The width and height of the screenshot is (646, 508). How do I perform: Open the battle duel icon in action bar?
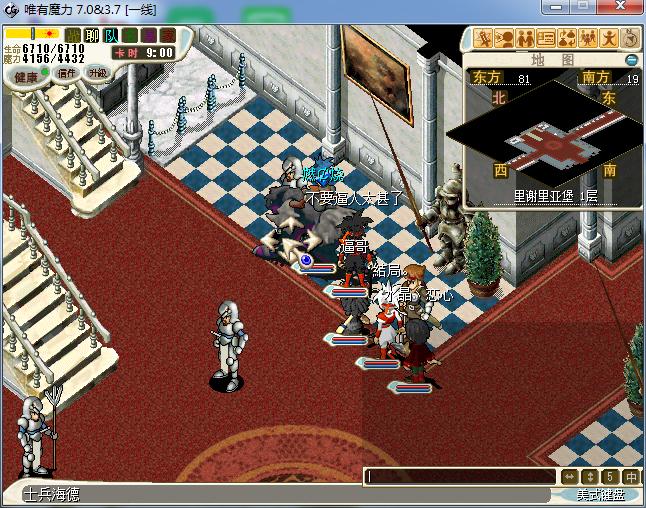coord(485,39)
